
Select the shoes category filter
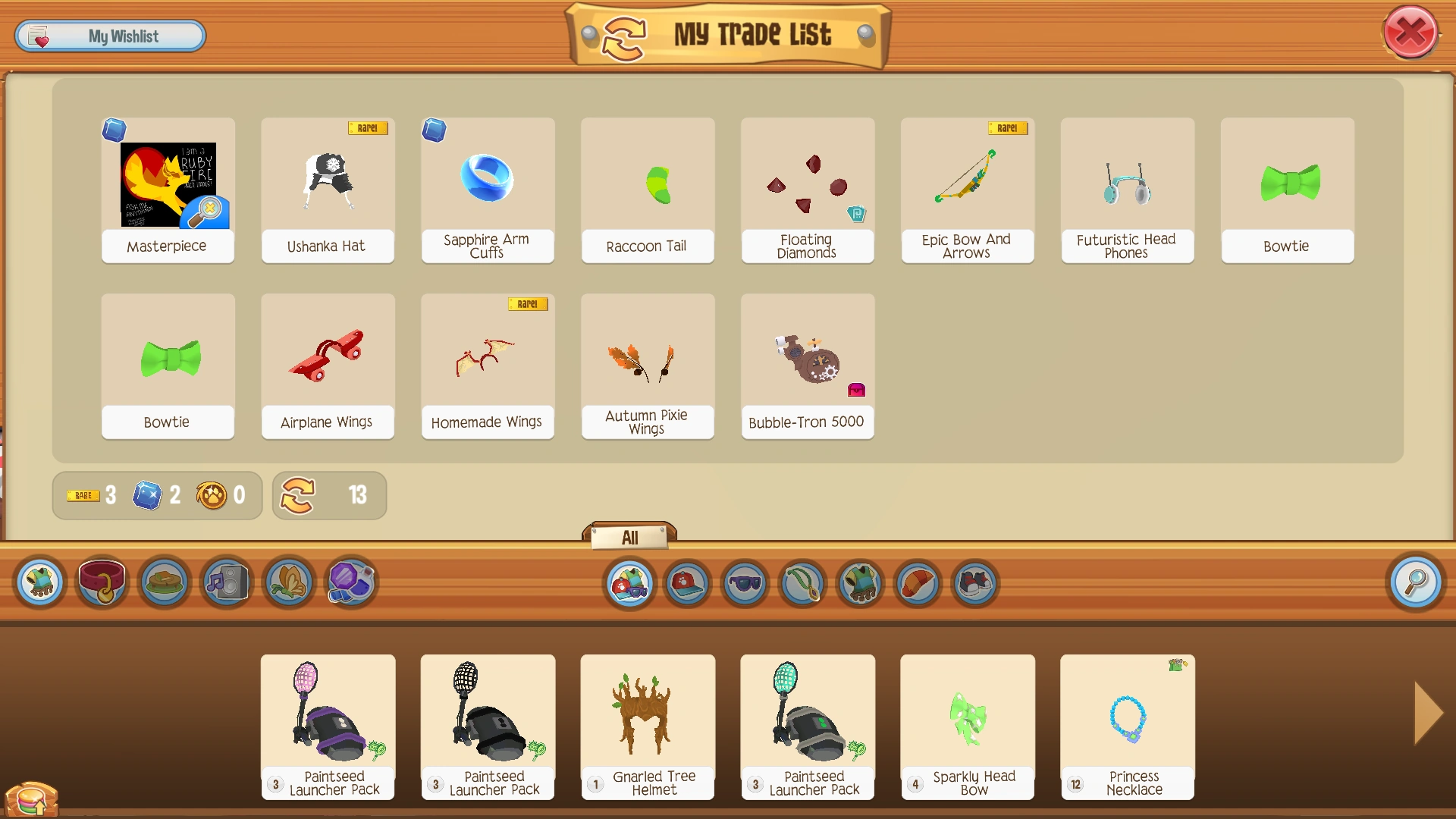(976, 584)
